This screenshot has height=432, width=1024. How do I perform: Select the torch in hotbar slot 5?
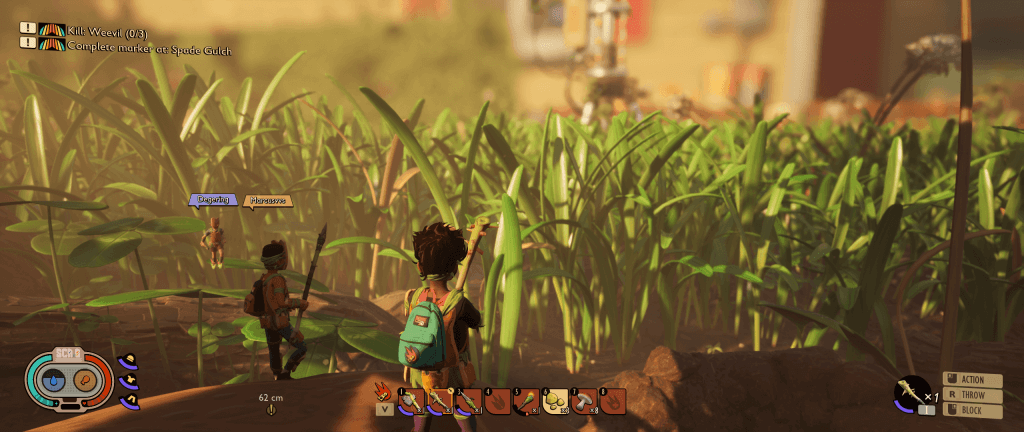click(526, 401)
